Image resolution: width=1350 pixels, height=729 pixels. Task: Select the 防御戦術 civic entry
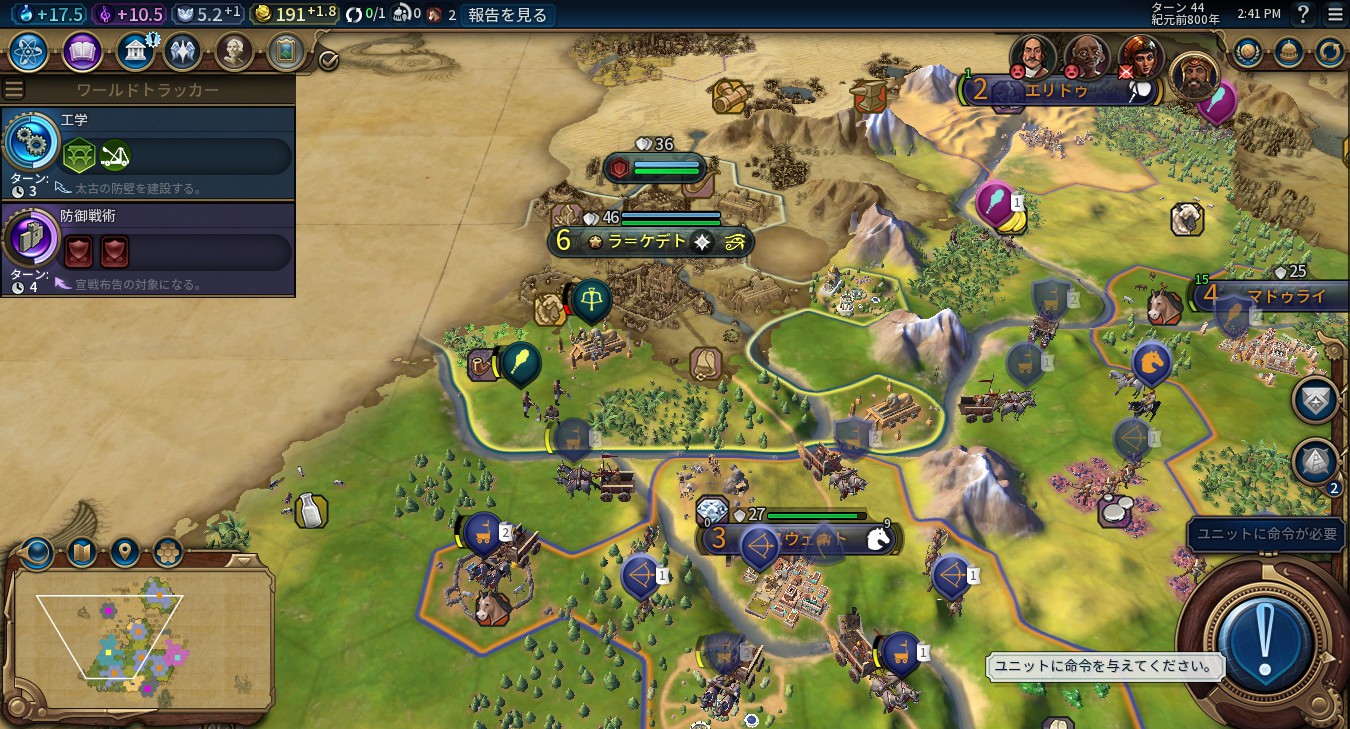pos(148,249)
